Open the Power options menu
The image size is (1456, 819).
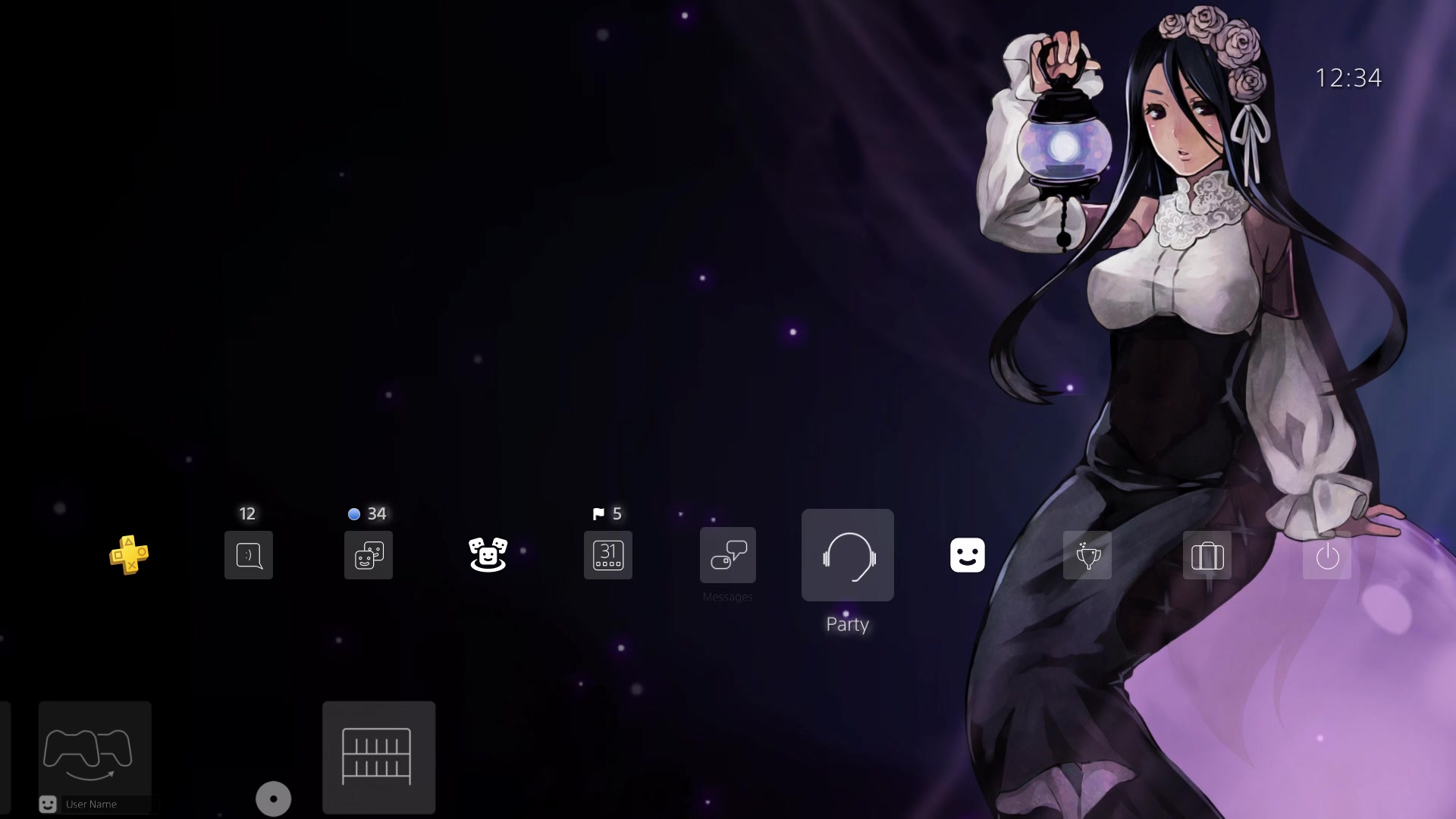click(x=1326, y=555)
